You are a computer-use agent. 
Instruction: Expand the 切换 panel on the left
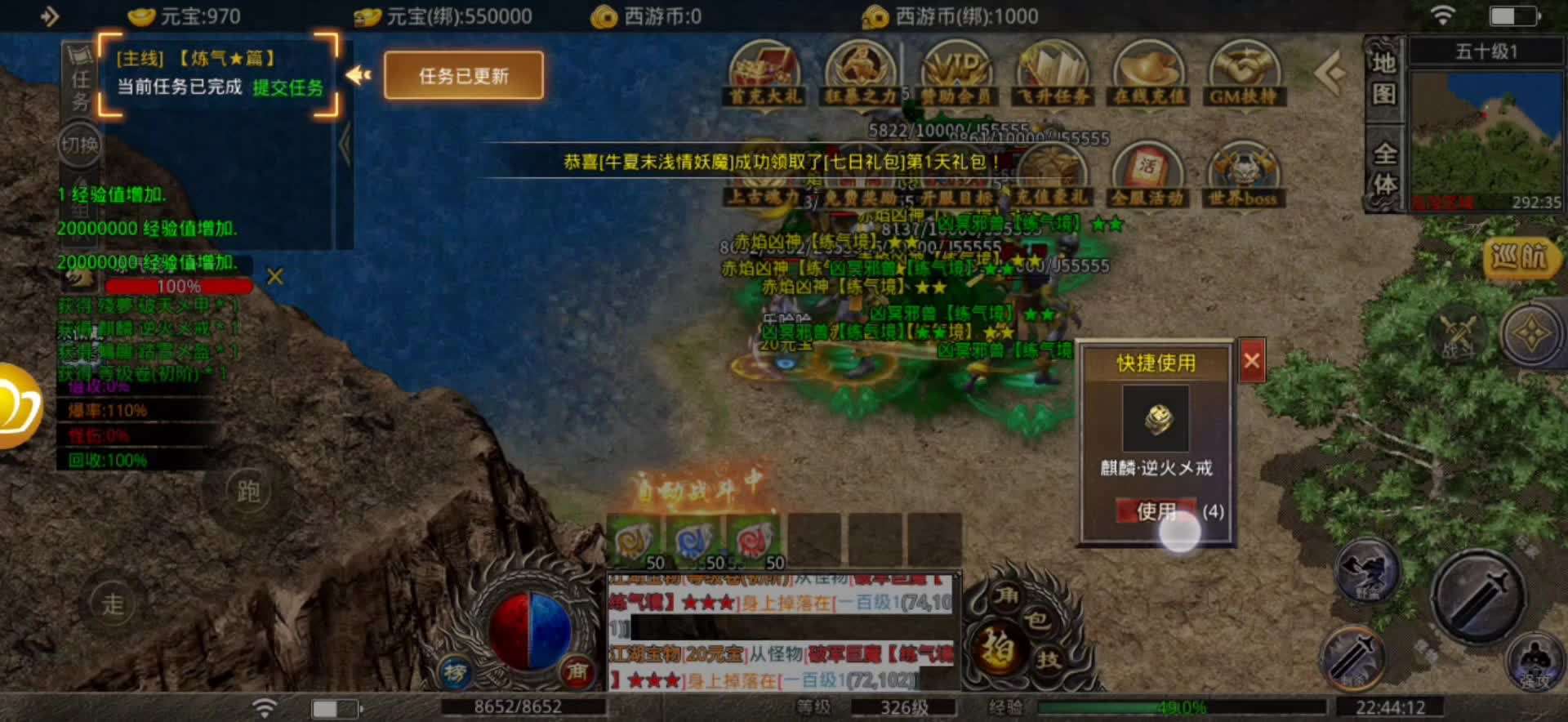[x=78, y=143]
